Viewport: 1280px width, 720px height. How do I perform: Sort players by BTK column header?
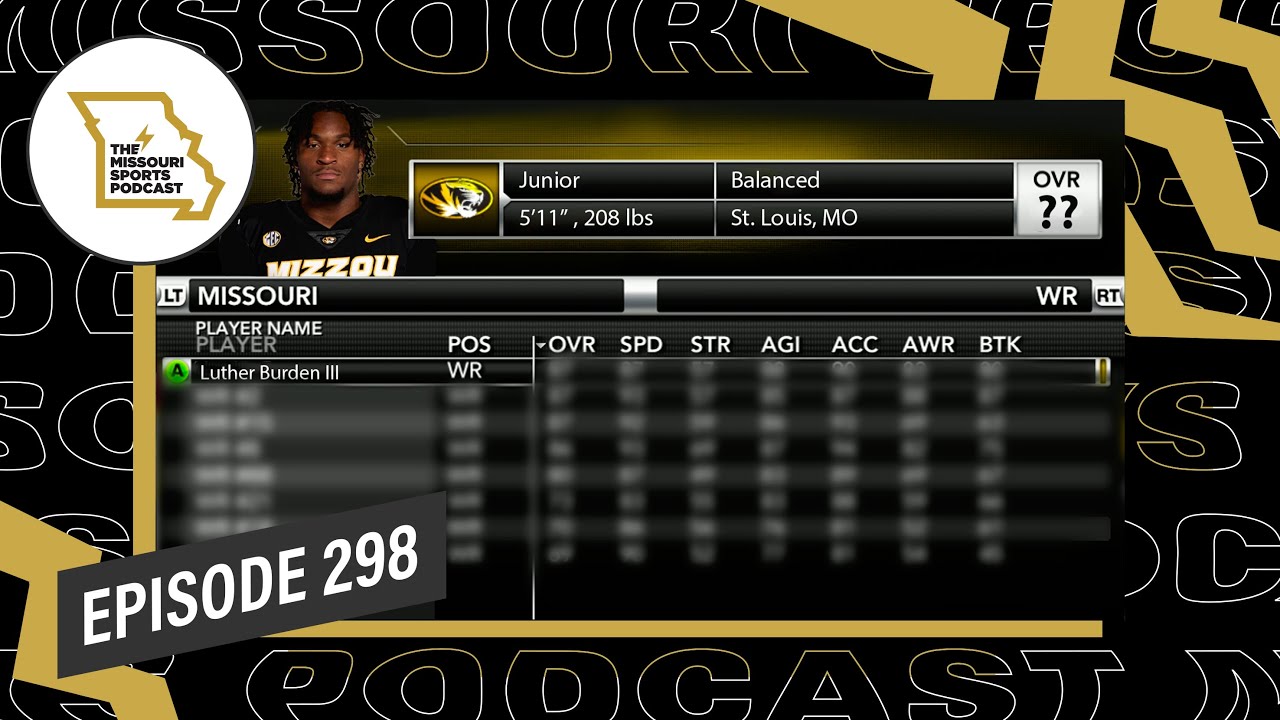1000,345
